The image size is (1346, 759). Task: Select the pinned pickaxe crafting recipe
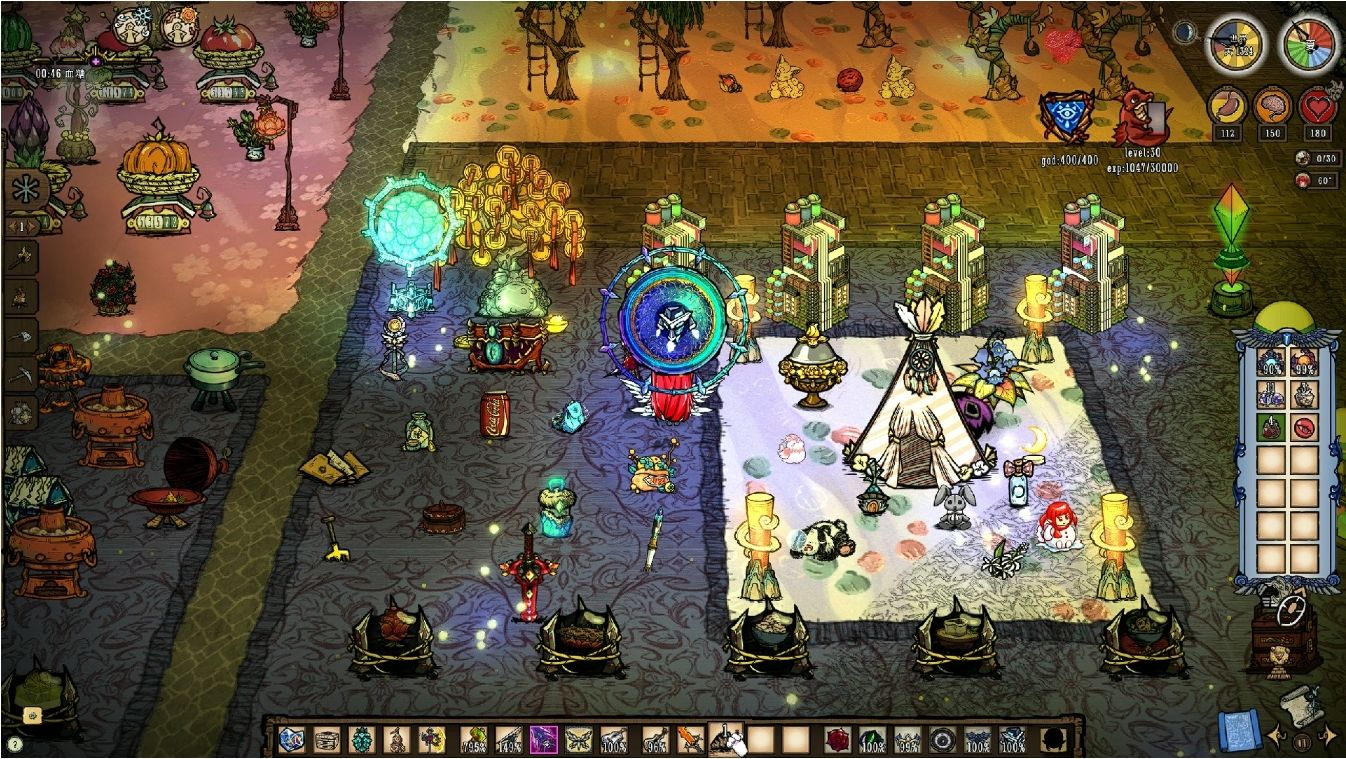click(22, 375)
